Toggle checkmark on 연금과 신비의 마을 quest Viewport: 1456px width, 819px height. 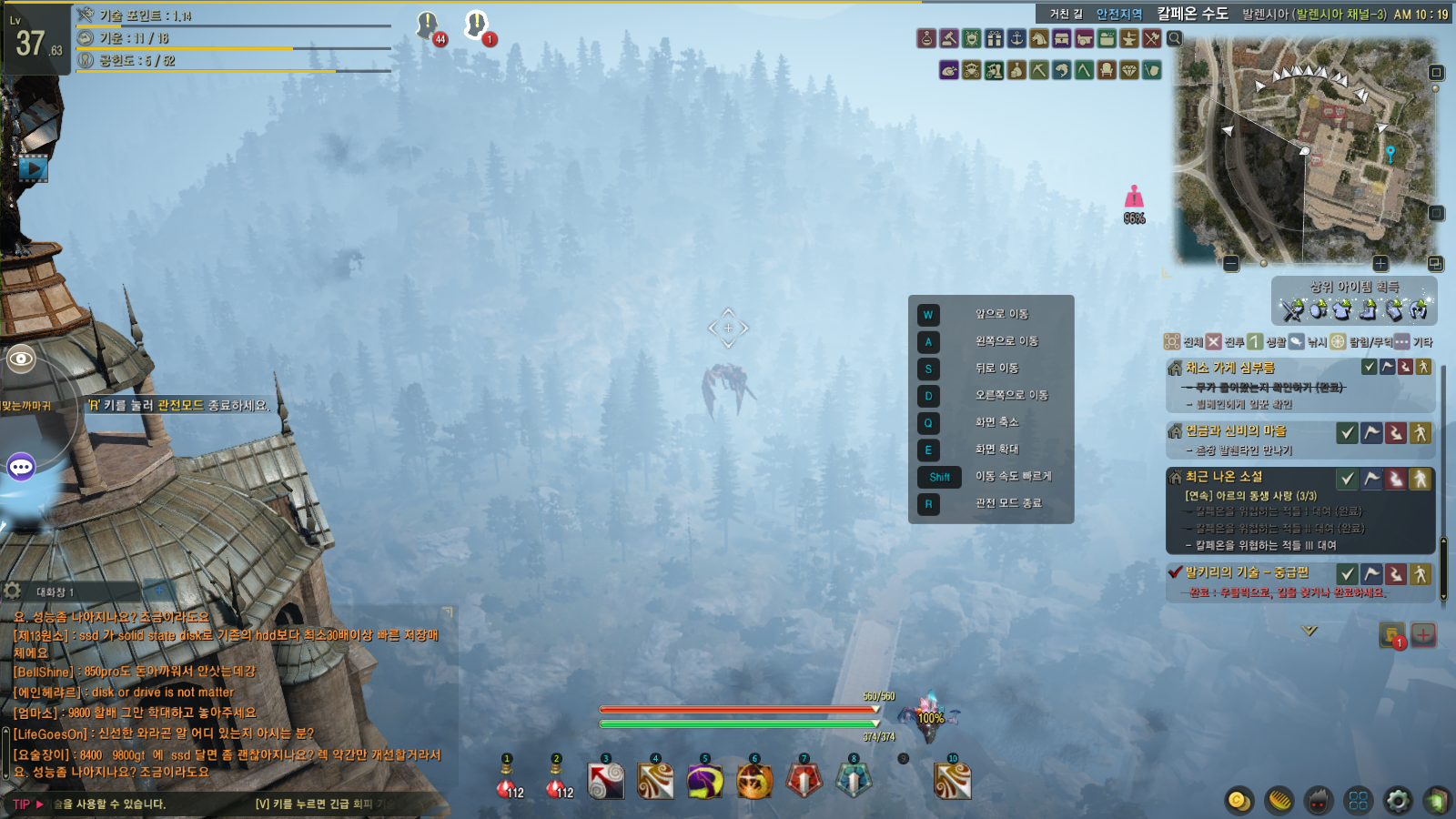coord(1347,433)
